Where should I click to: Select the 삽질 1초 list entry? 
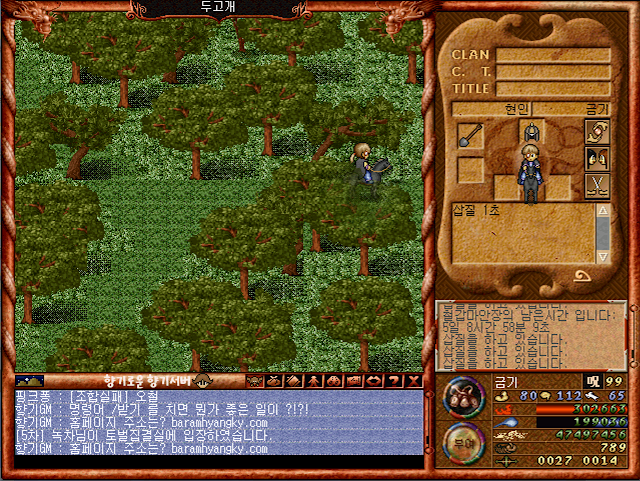click(x=476, y=211)
